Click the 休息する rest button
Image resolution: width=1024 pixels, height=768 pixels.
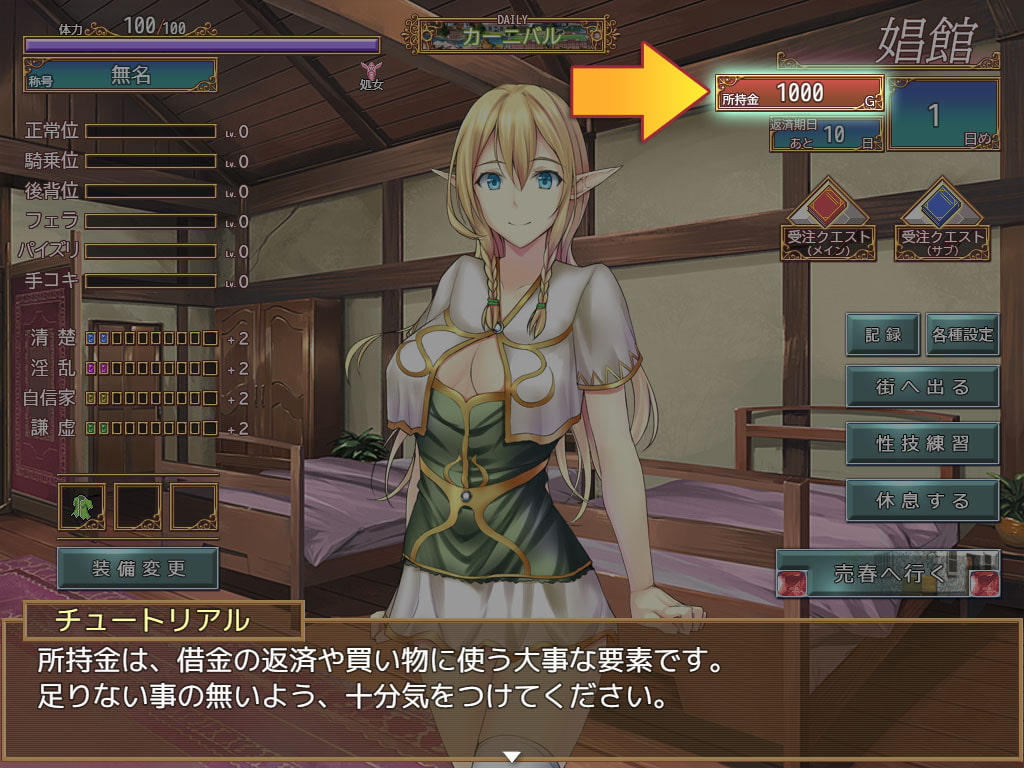922,500
